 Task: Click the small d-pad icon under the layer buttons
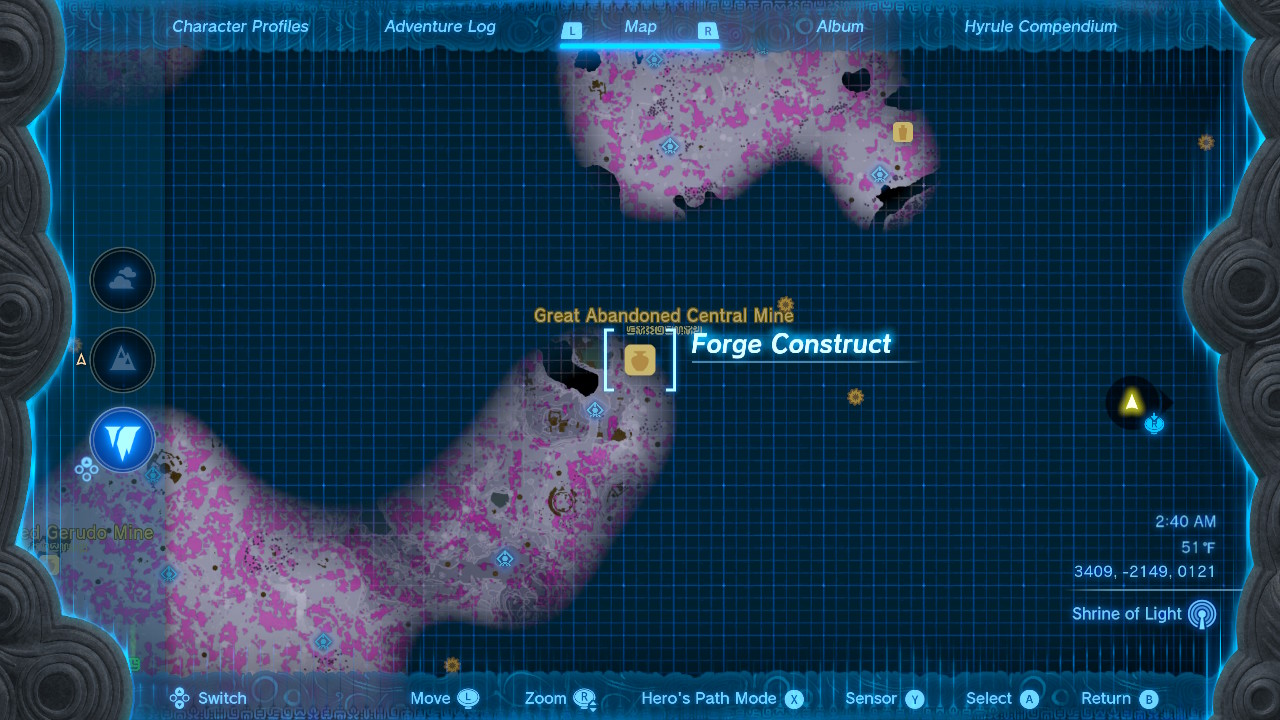tap(87, 468)
